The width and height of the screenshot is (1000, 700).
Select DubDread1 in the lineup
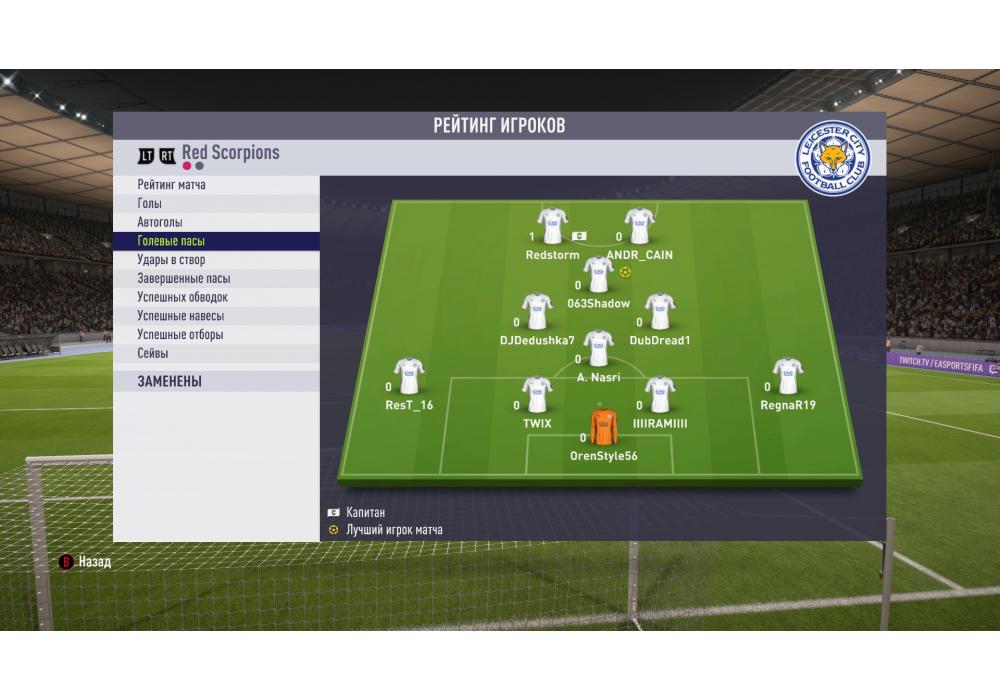pyautogui.click(x=660, y=312)
